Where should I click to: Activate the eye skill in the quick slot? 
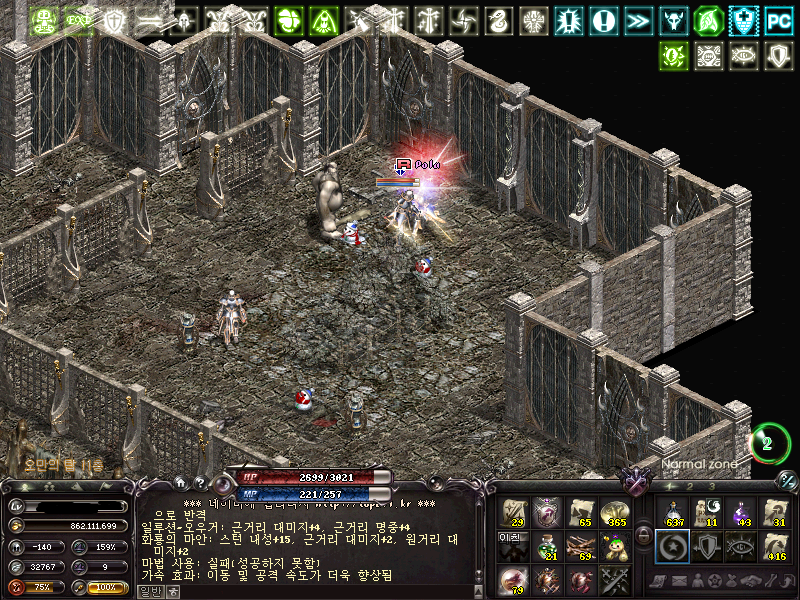pyautogui.click(x=741, y=546)
